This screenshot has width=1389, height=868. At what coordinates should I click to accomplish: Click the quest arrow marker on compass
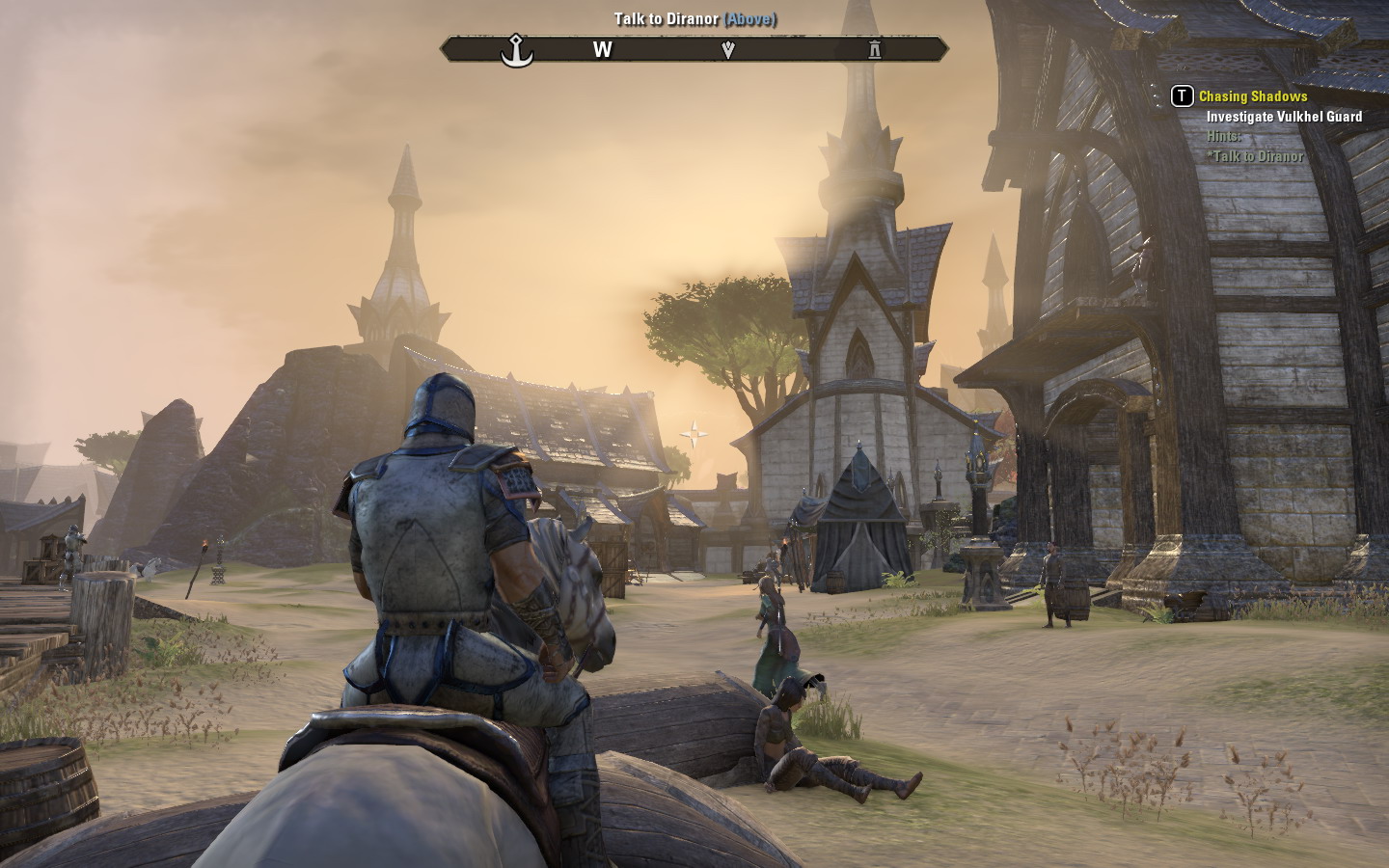(x=728, y=49)
